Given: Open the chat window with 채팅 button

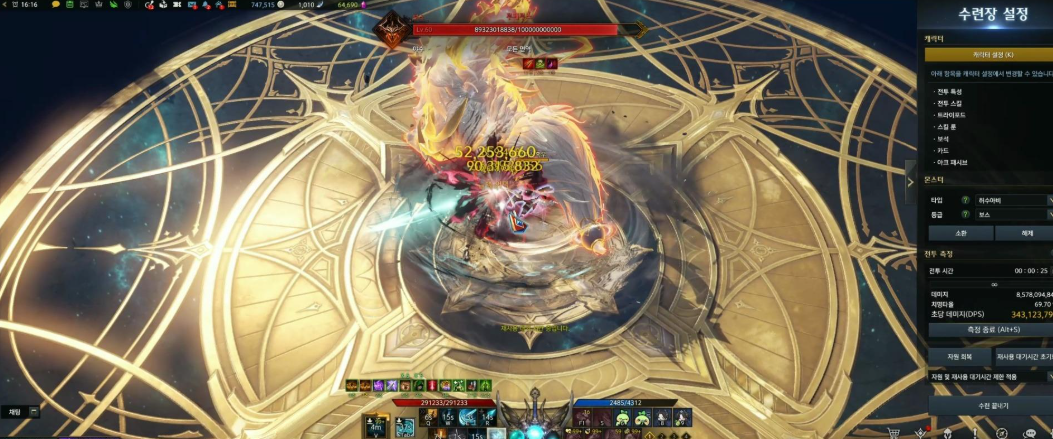Looking at the screenshot, I should [16, 411].
